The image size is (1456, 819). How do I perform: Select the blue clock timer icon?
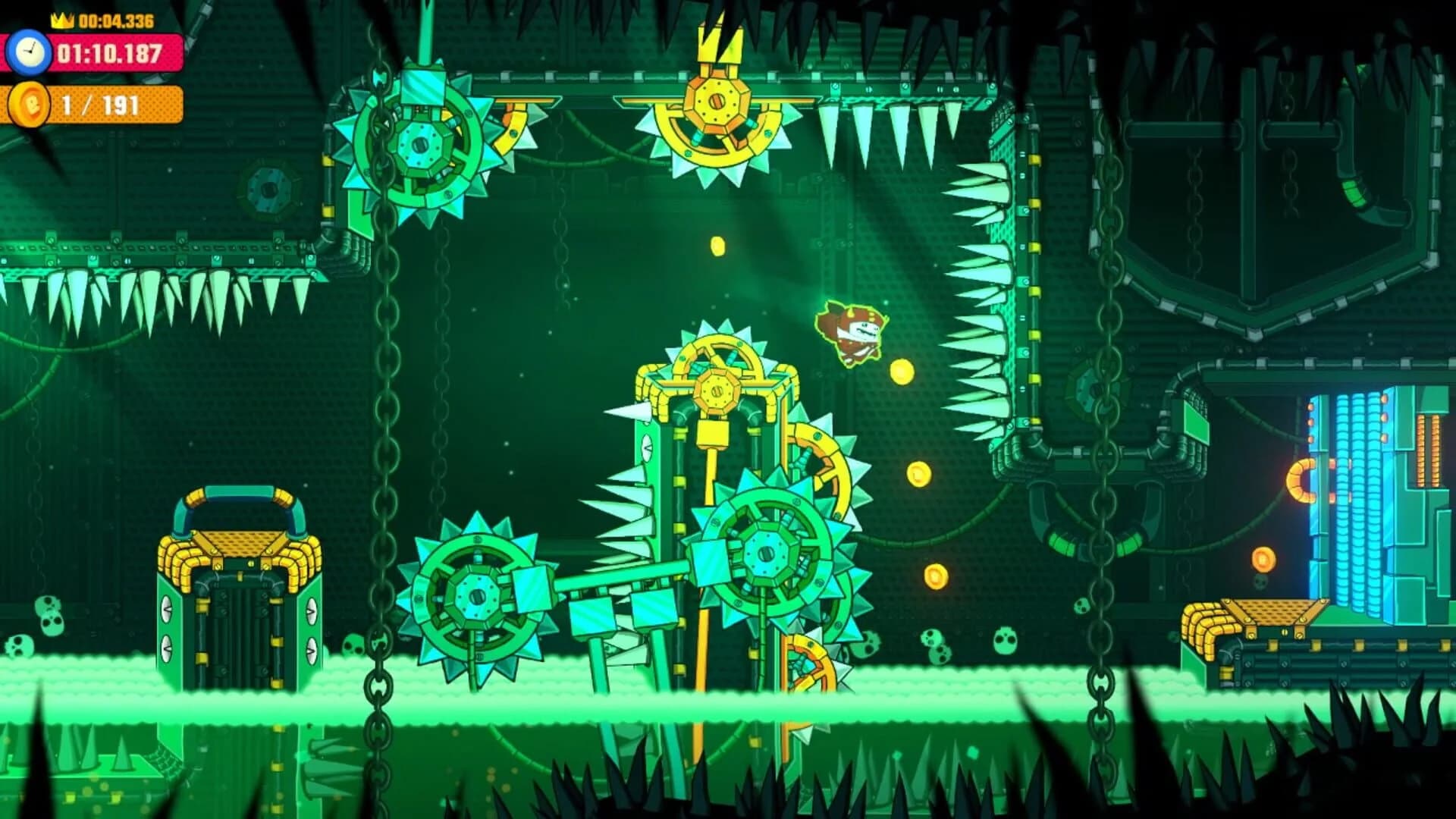[x=29, y=53]
